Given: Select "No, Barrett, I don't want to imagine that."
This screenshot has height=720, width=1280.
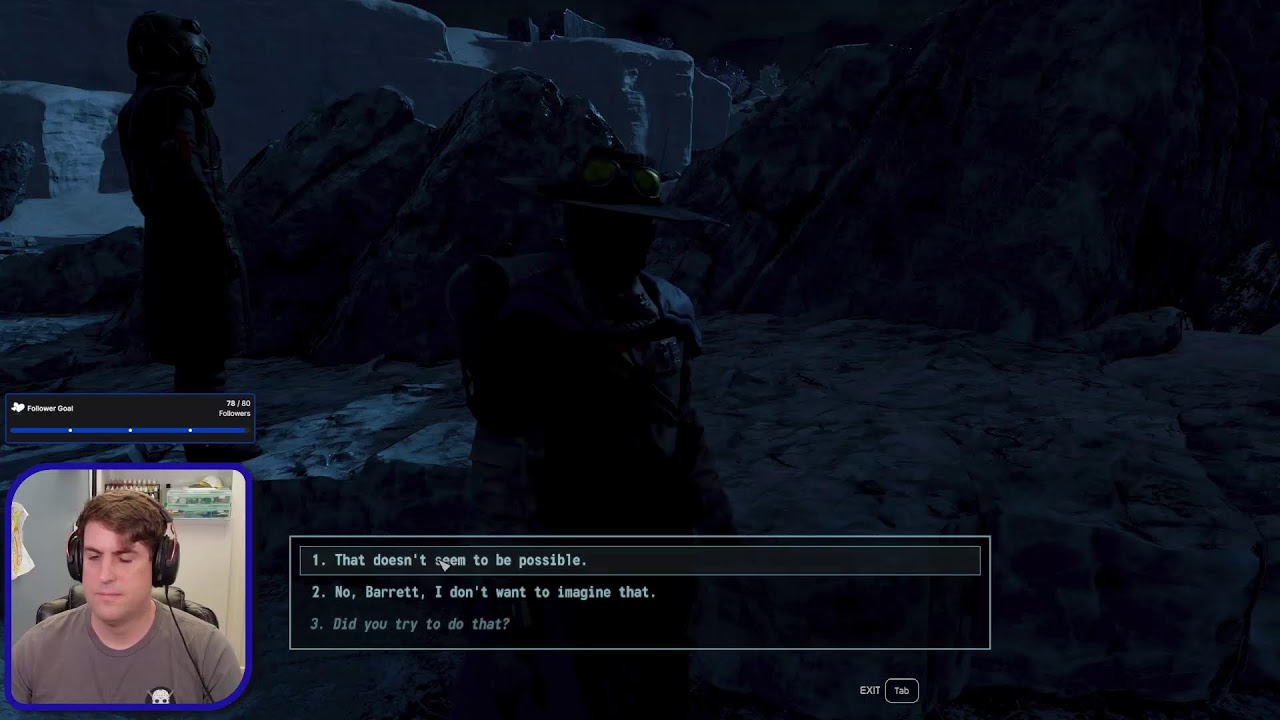Looking at the screenshot, I should point(495,592).
